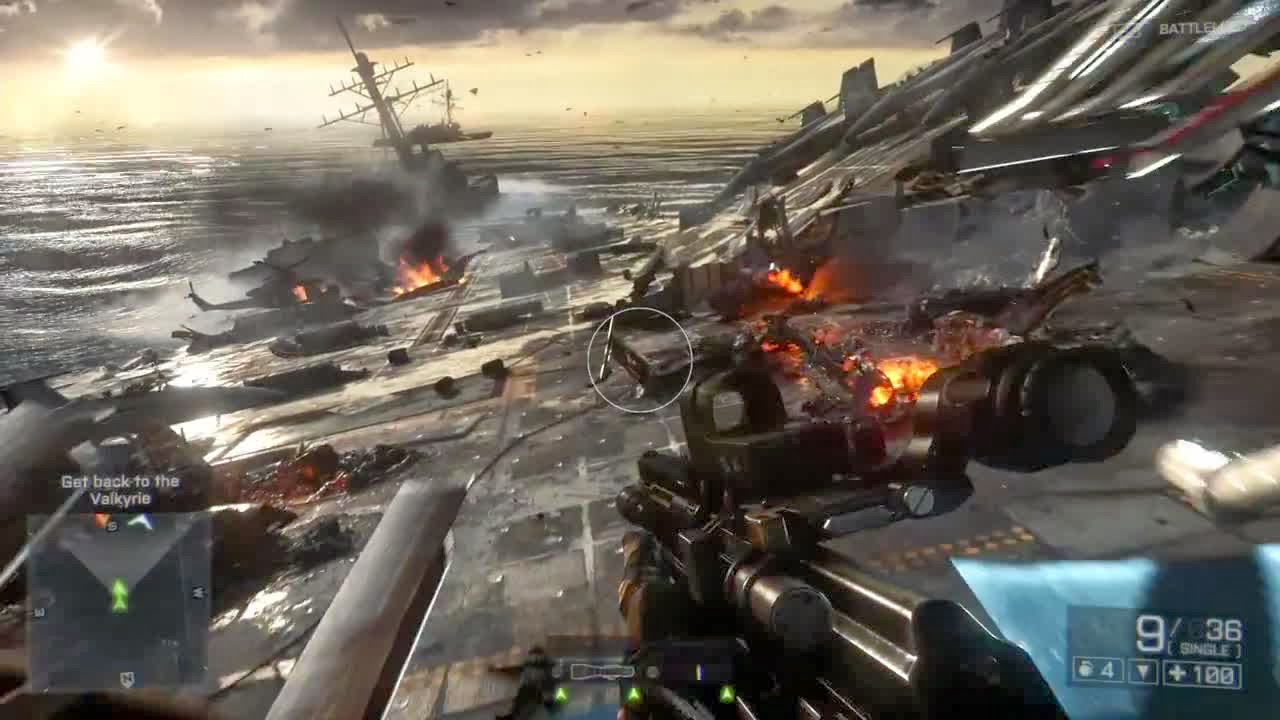
Task: Toggle the SINGLE fire mode indicator
Action: 1205,648
